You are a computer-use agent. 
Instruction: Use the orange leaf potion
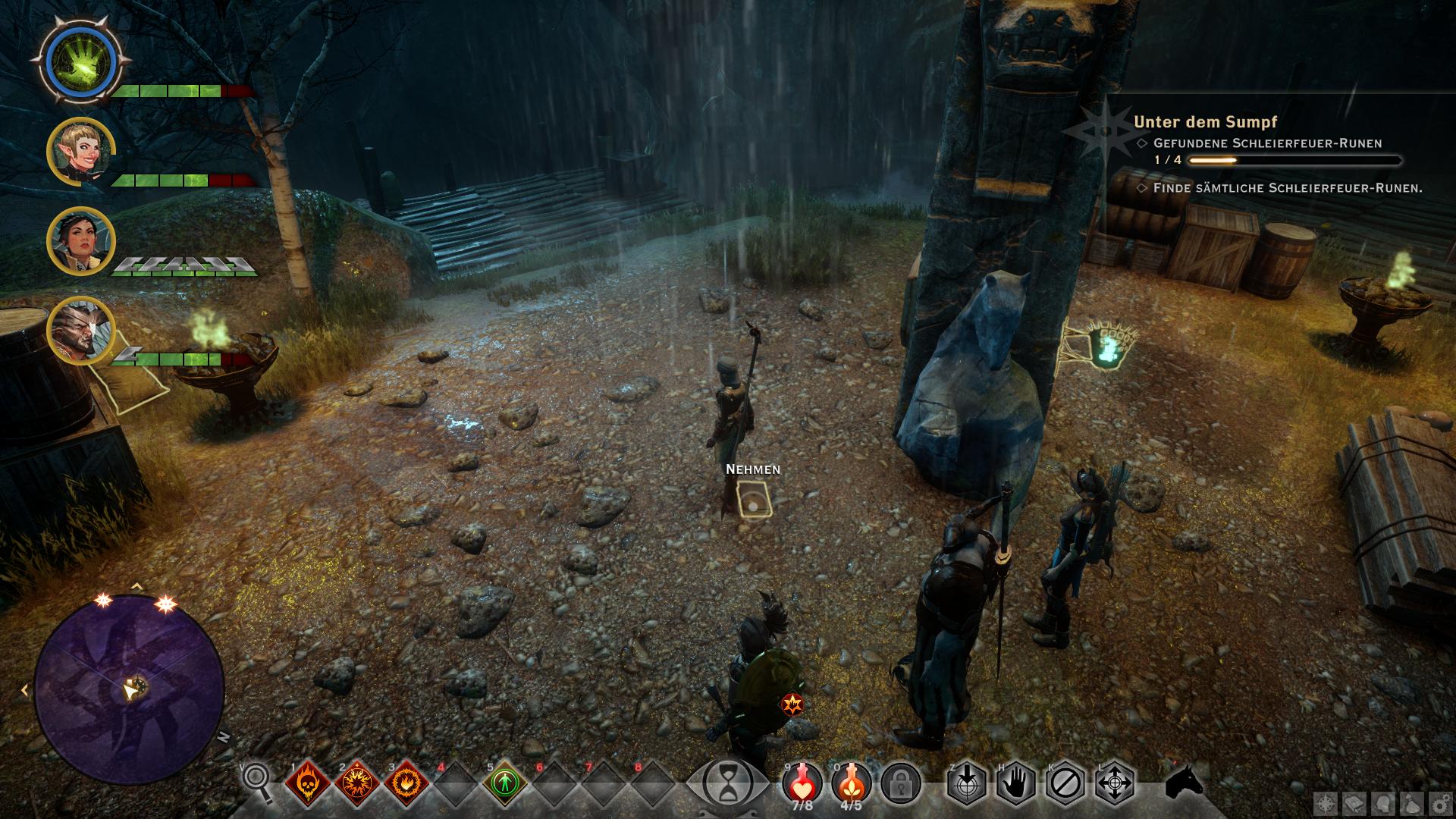(852, 781)
